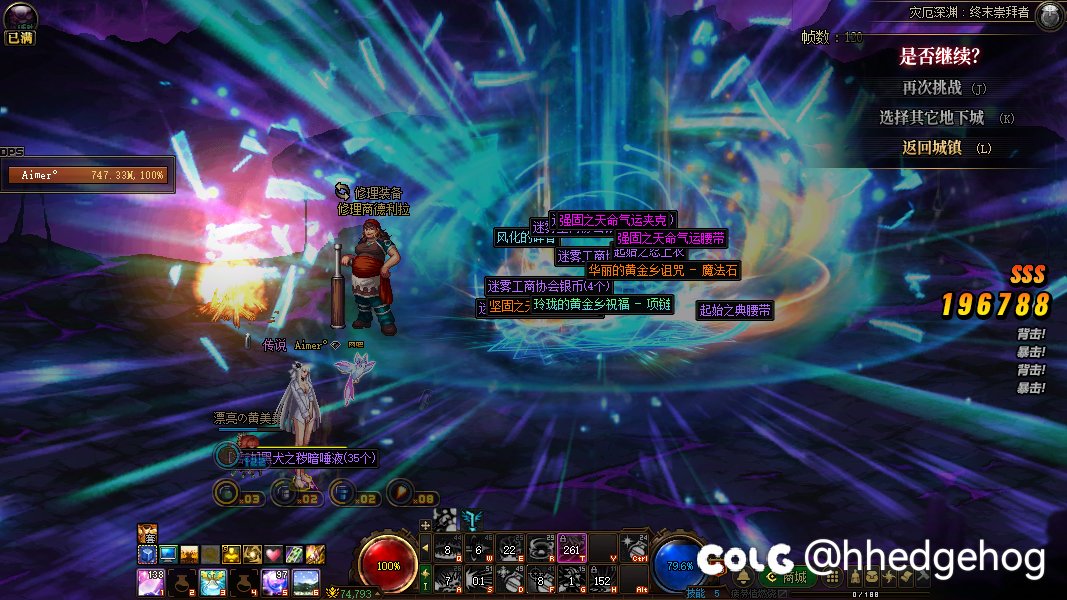1067x600 pixels.
Task: Activate the grenade skill on Ctrl slot
Action: tap(634, 547)
